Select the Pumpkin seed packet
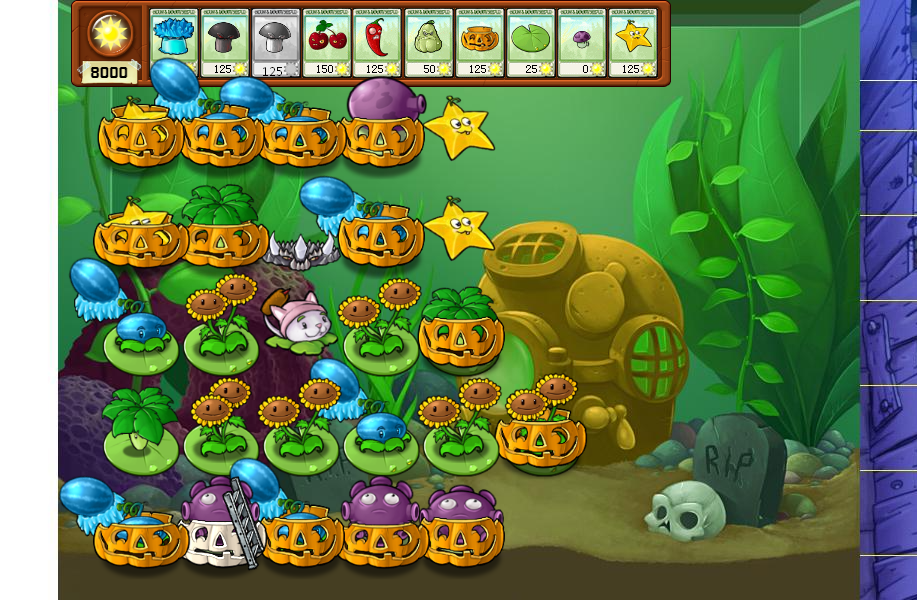This screenshot has width=917, height=600. point(480,43)
